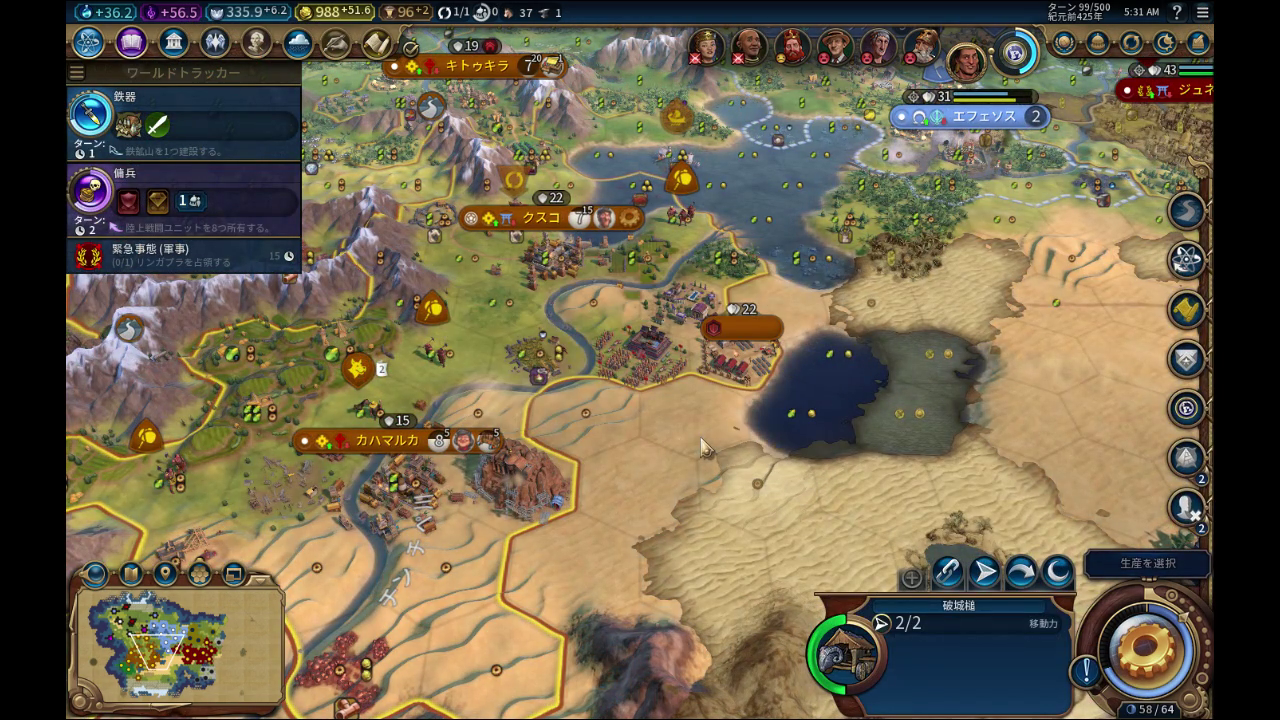
Task: Choose the move-to arrow unit action
Action: click(984, 573)
